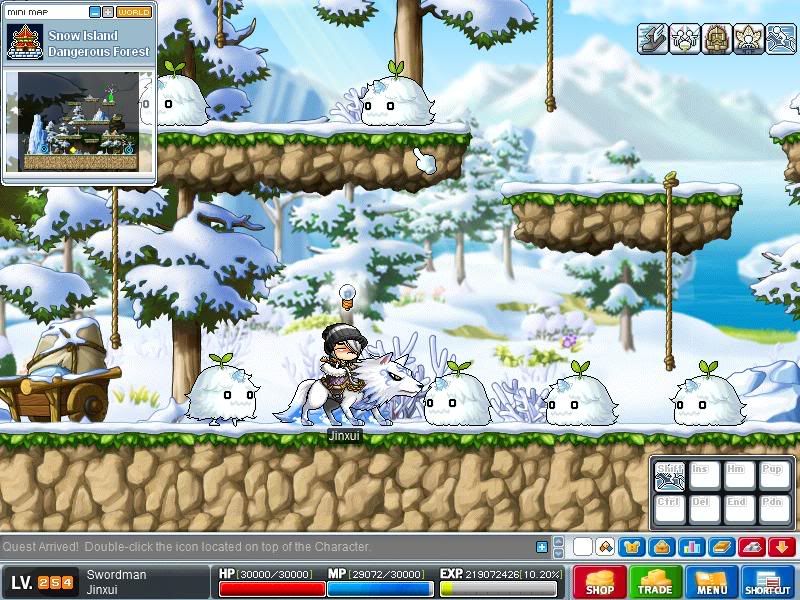Click the red down-arrow toolbar button
Screen dimensions: 800x600
pyautogui.click(x=781, y=547)
